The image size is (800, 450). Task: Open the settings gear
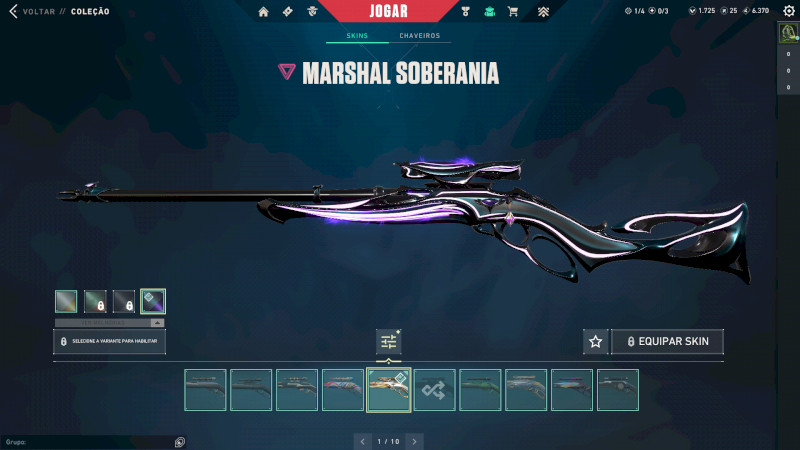point(787,11)
